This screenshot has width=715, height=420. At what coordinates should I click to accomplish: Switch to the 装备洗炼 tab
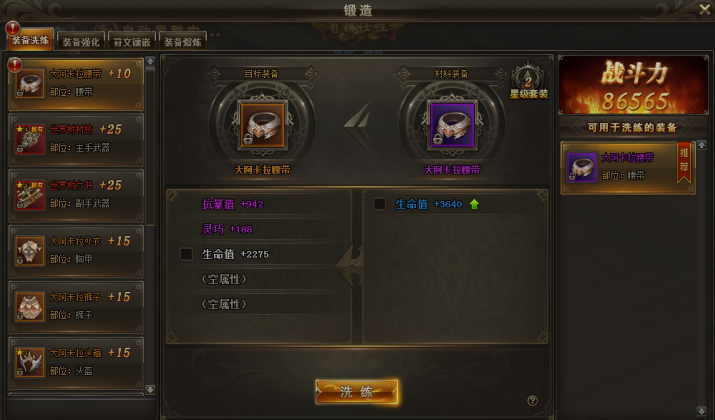tap(29, 43)
